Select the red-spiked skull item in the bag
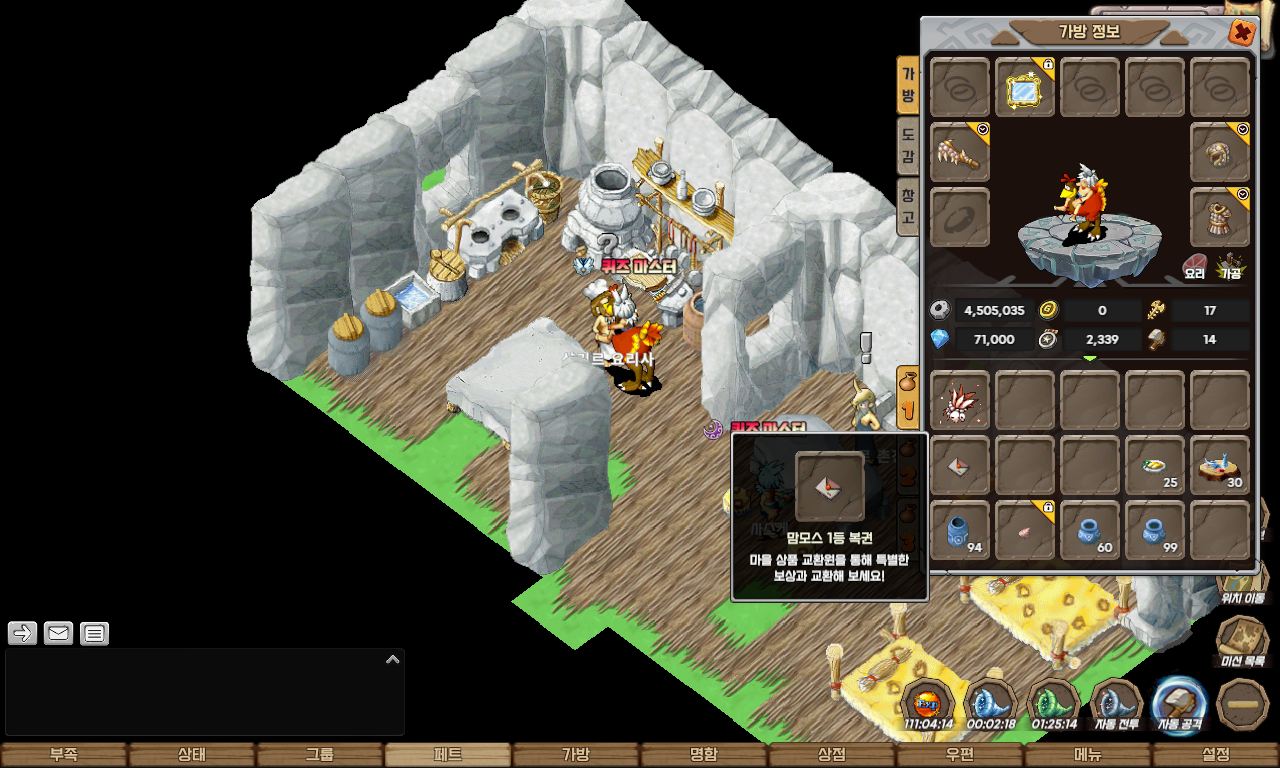The width and height of the screenshot is (1280, 768). point(960,400)
